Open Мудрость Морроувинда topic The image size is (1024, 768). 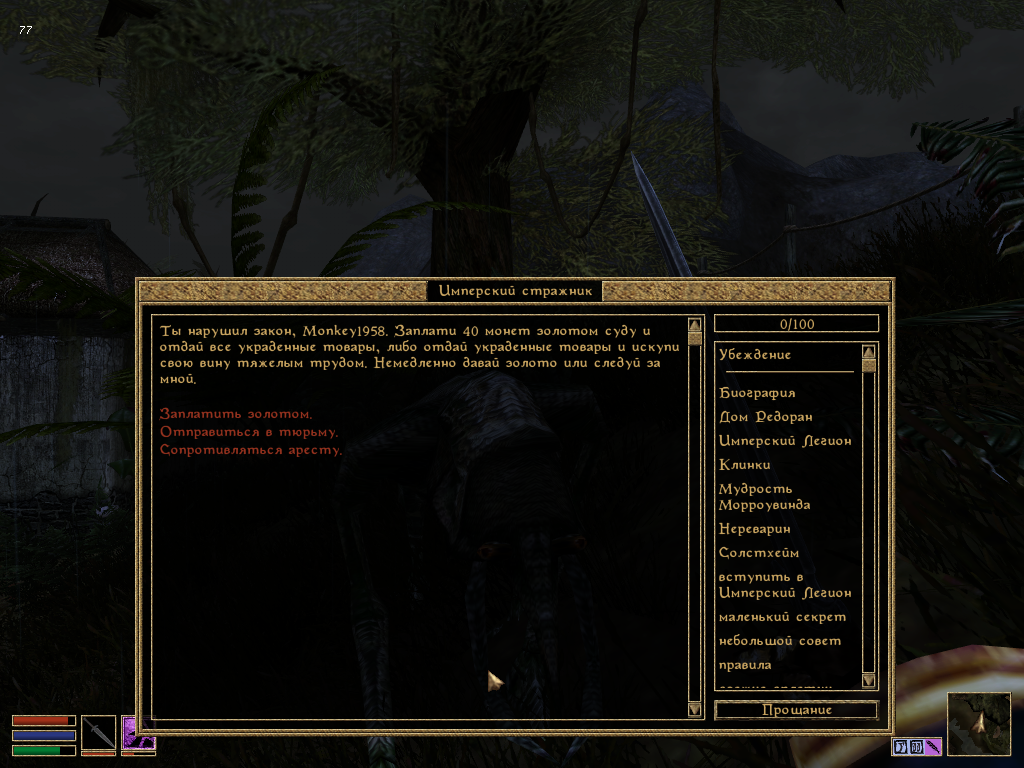(x=764, y=497)
